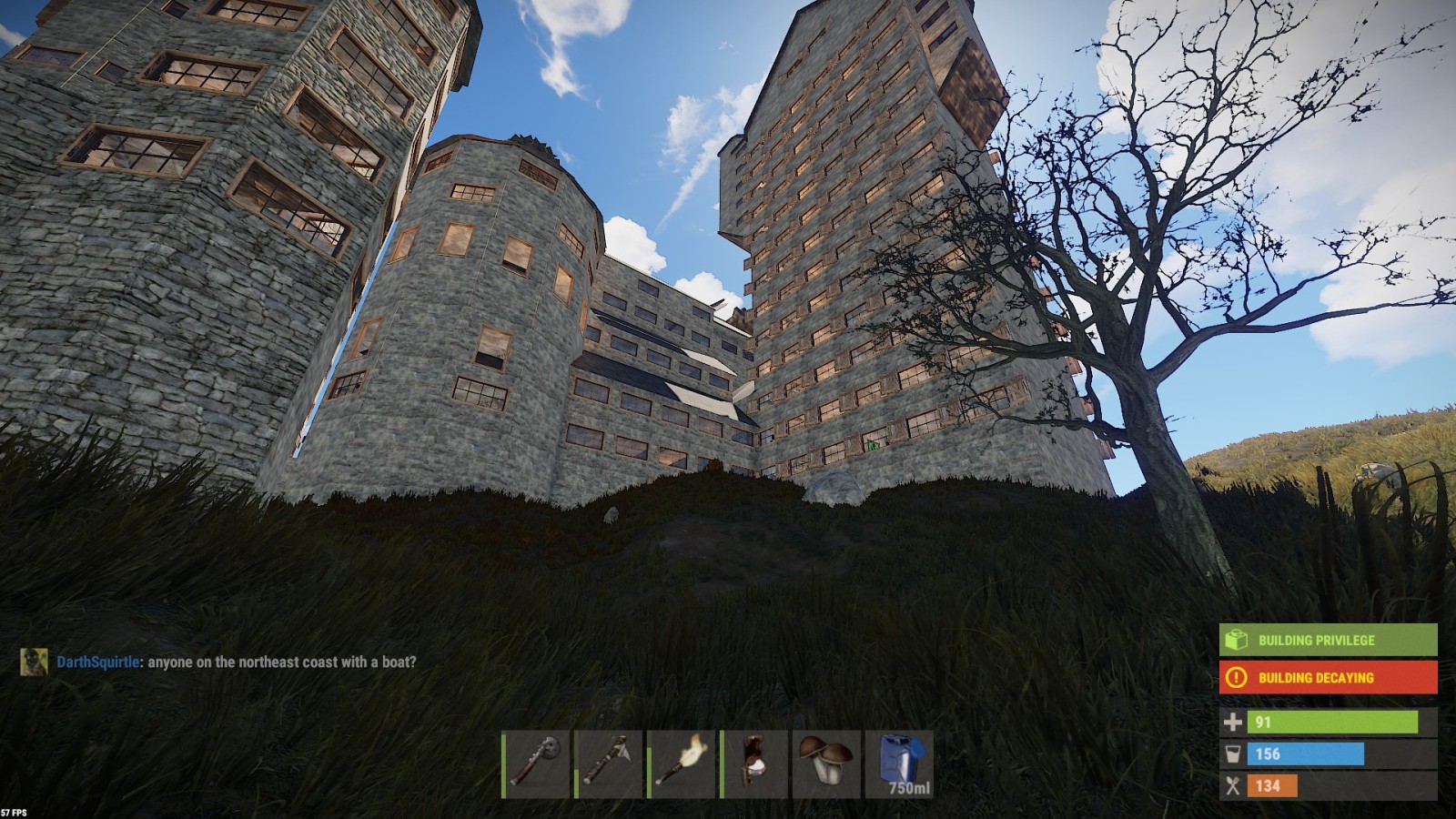Image resolution: width=1456 pixels, height=819 pixels.
Task: Choose the hide clothing hotbar slot
Action: tap(755, 763)
